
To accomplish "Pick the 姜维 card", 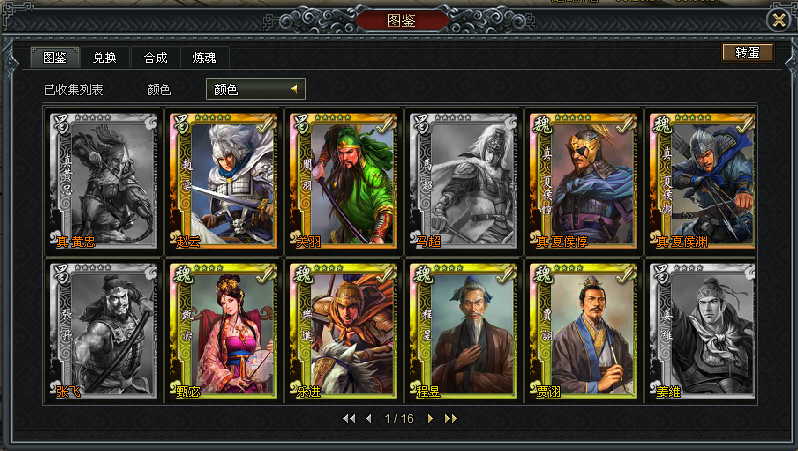I will point(700,332).
